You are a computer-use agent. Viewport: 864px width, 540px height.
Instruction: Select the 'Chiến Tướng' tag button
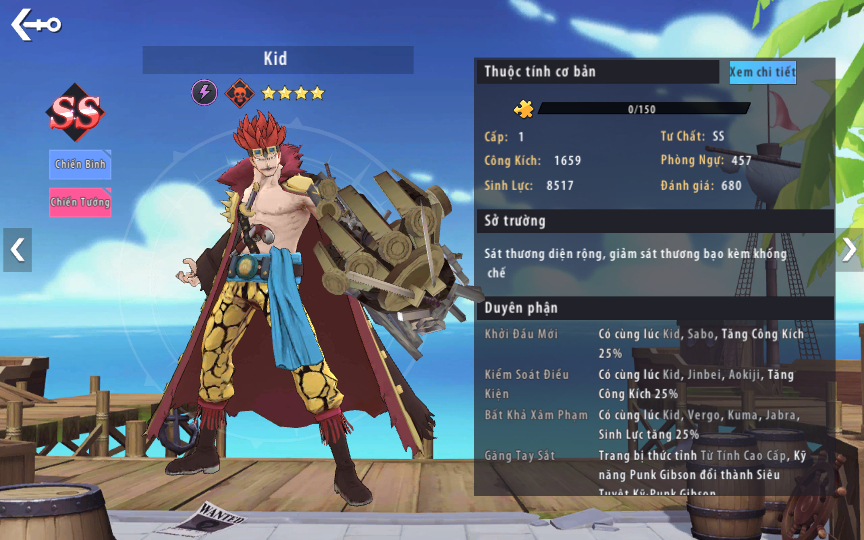[x=80, y=202]
